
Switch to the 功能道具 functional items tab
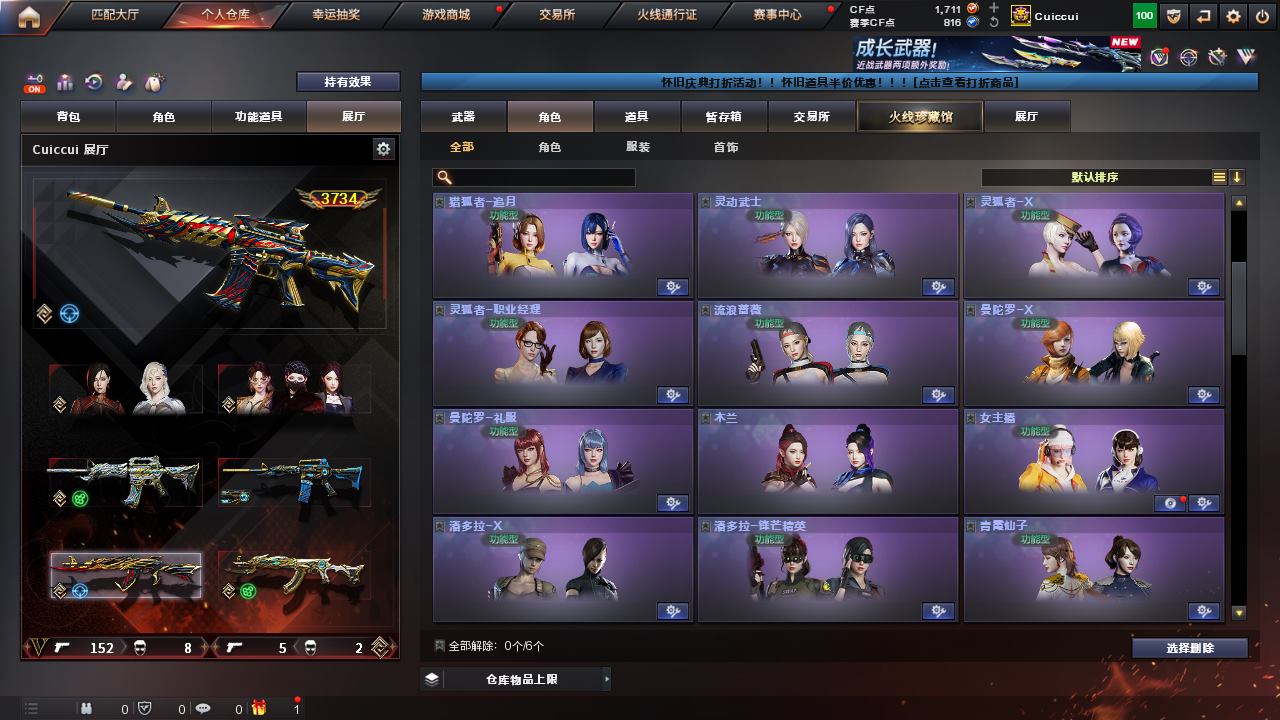[258, 117]
